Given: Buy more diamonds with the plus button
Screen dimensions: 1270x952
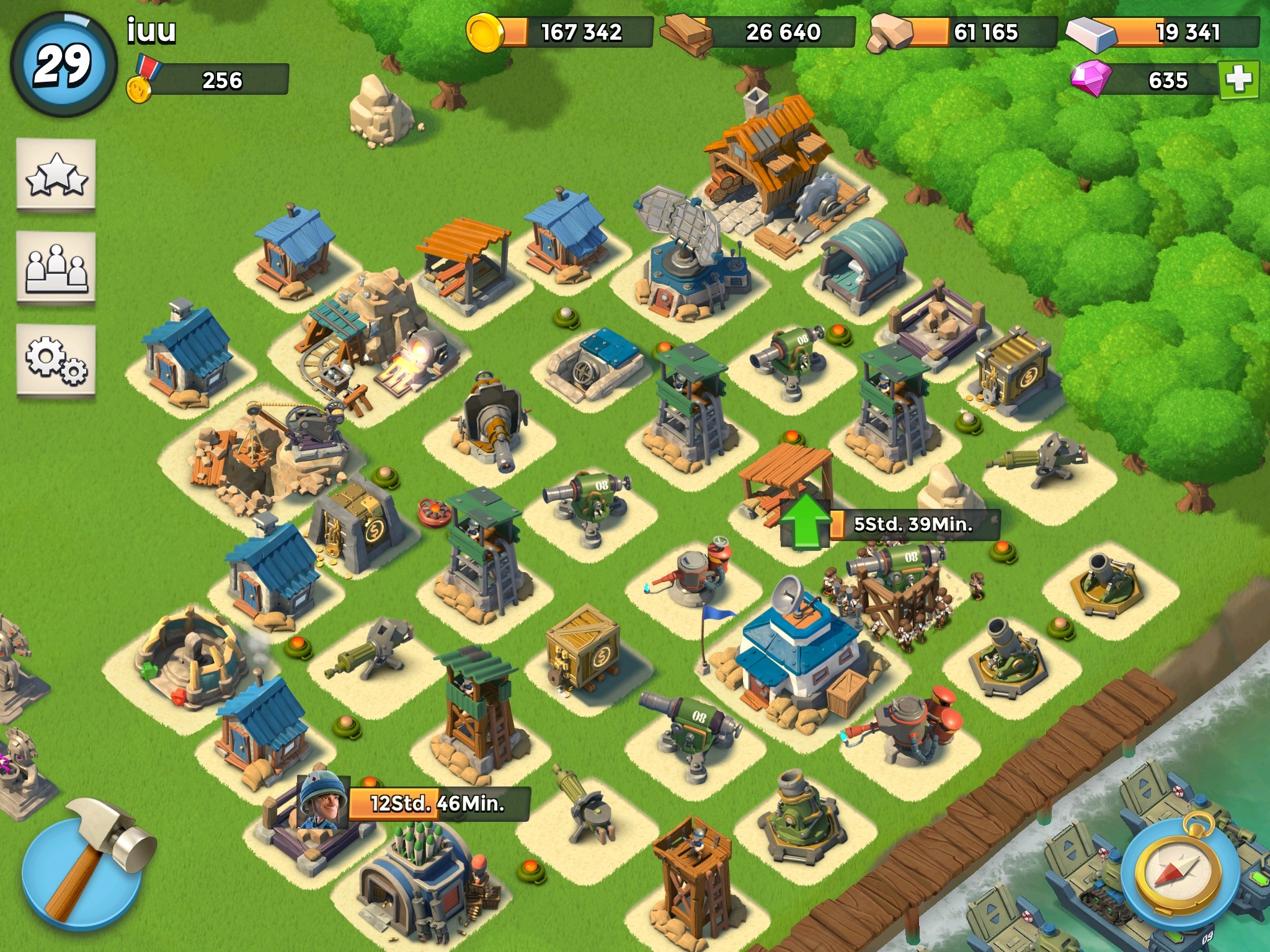Looking at the screenshot, I should [x=1238, y=79].
